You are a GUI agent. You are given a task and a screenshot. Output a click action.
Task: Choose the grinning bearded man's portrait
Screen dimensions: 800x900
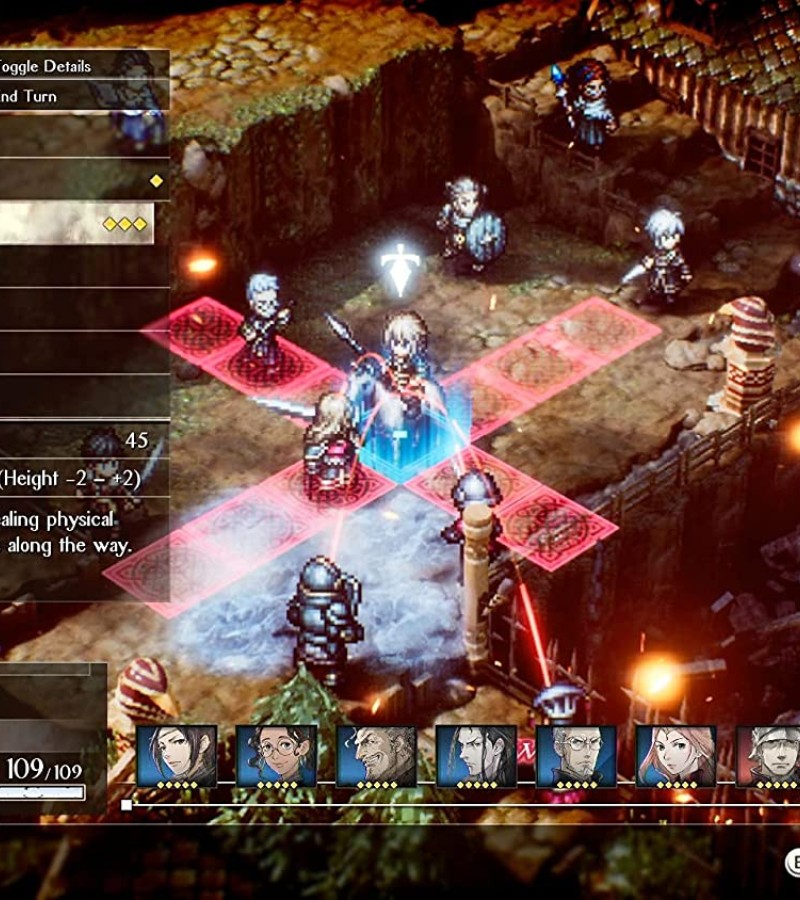point(376,757)
